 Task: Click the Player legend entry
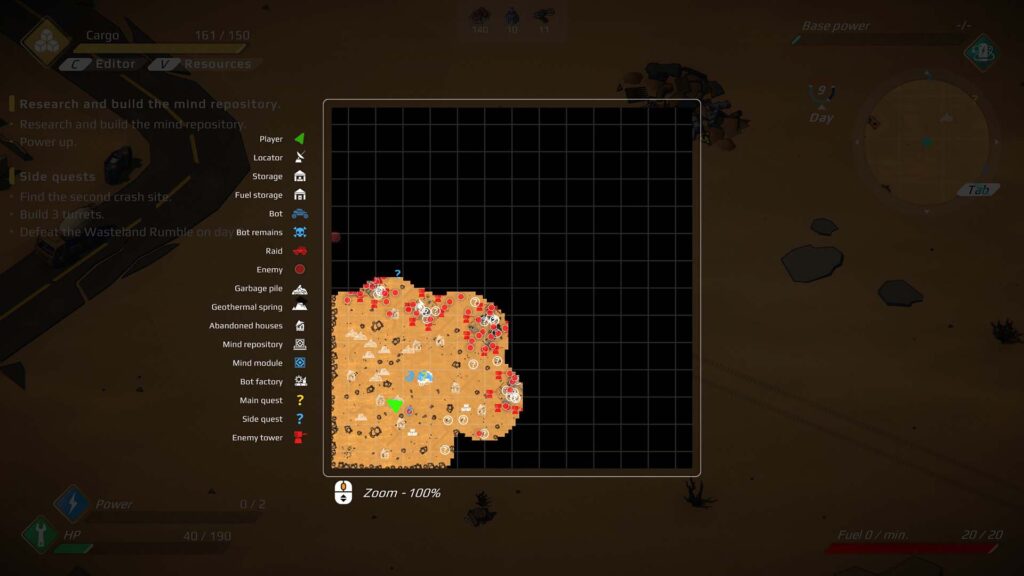pyautogui.click(x=281, y=139)
